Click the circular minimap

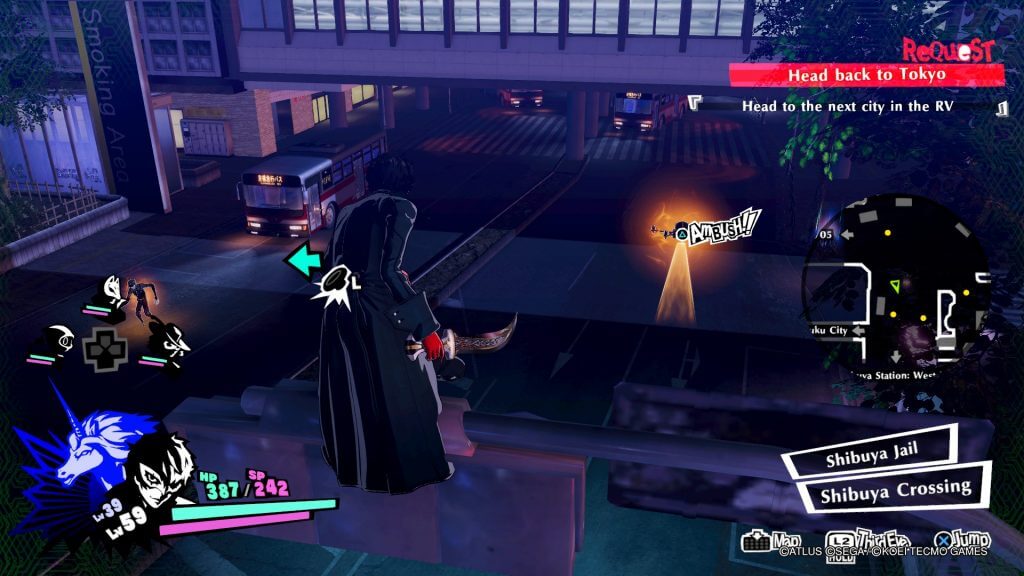[894, 282]
